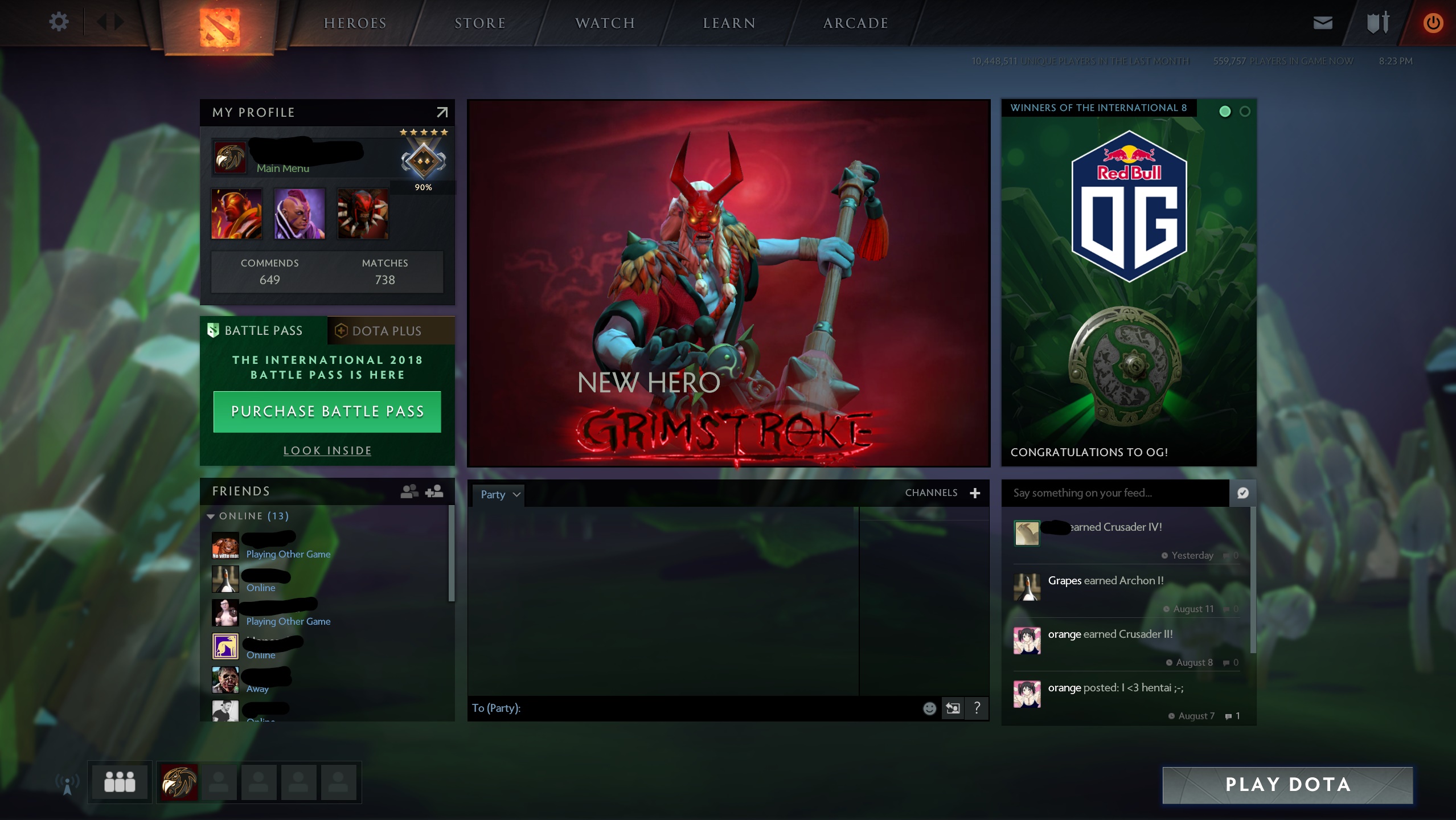Open the Party channel dropdown
The image size is (1456, 820).
coord(498,494)
